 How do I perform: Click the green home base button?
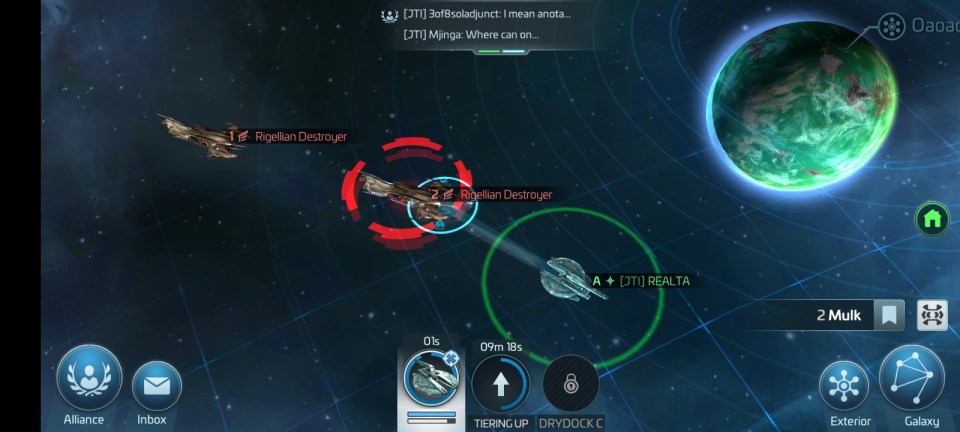click(932, 218)
